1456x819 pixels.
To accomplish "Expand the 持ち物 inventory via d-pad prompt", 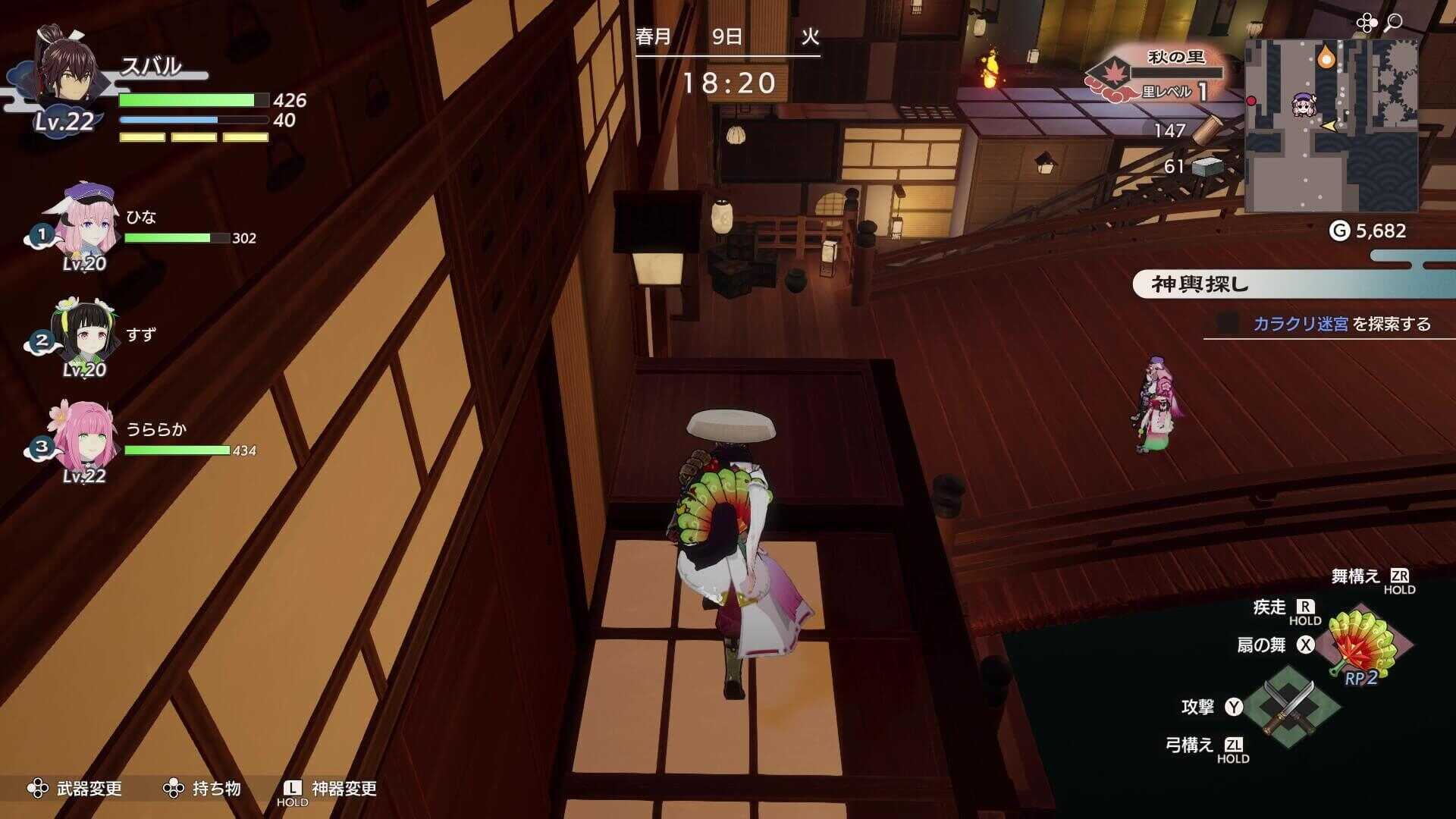I will click(x=174, y=789).
